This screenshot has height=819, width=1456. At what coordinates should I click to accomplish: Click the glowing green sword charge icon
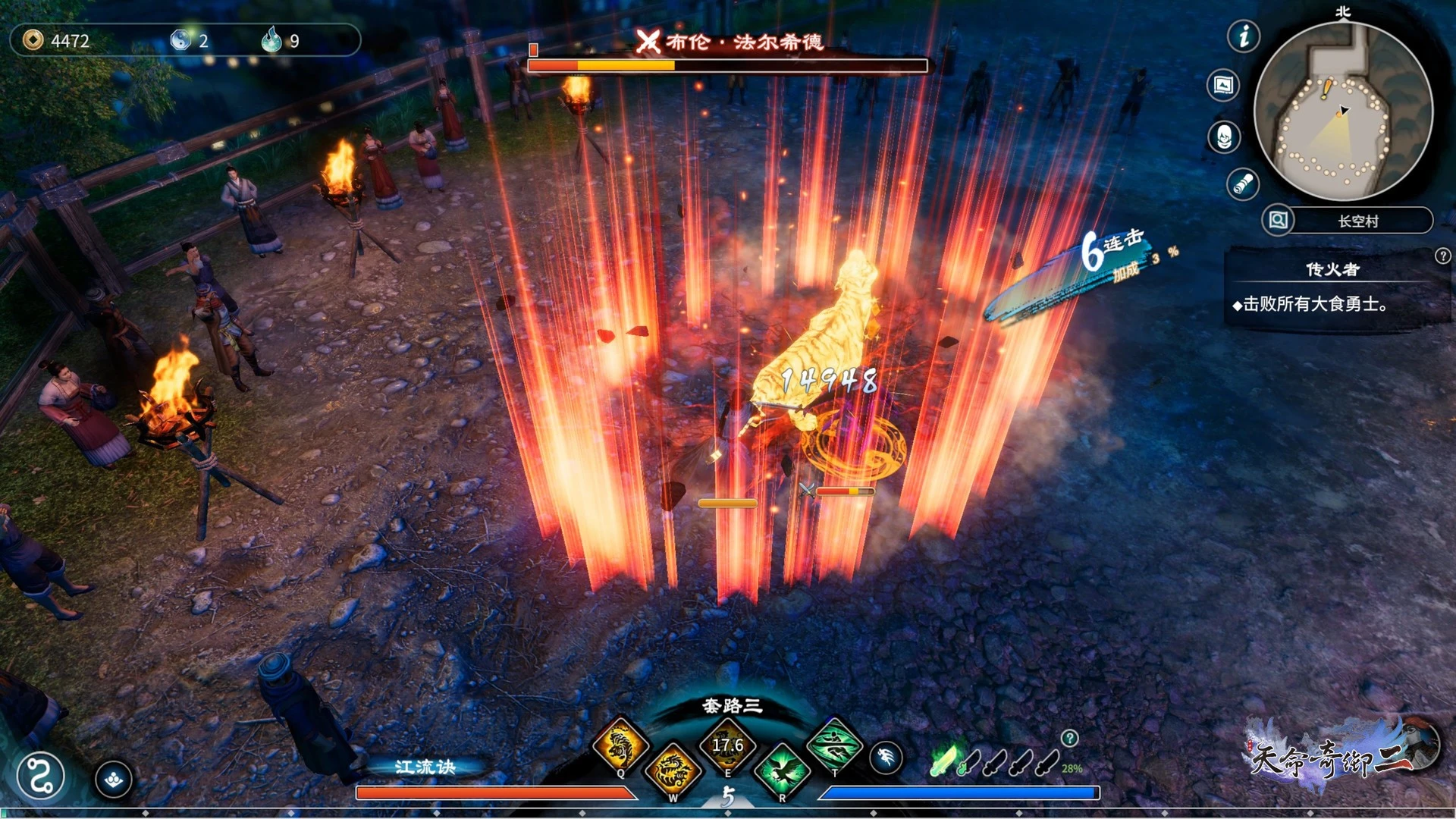pyautogui.click(x=945, y=759)
